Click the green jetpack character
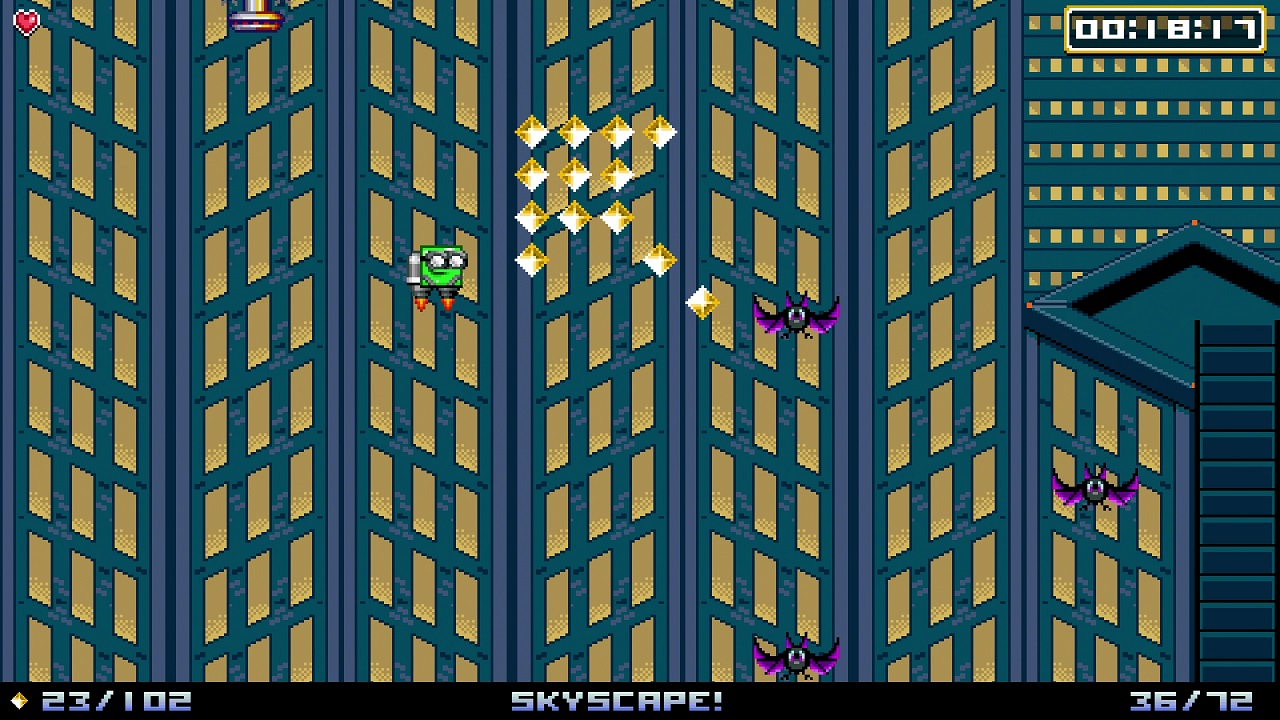Viewport: 1280px width, 720px height. click(440, 265)
